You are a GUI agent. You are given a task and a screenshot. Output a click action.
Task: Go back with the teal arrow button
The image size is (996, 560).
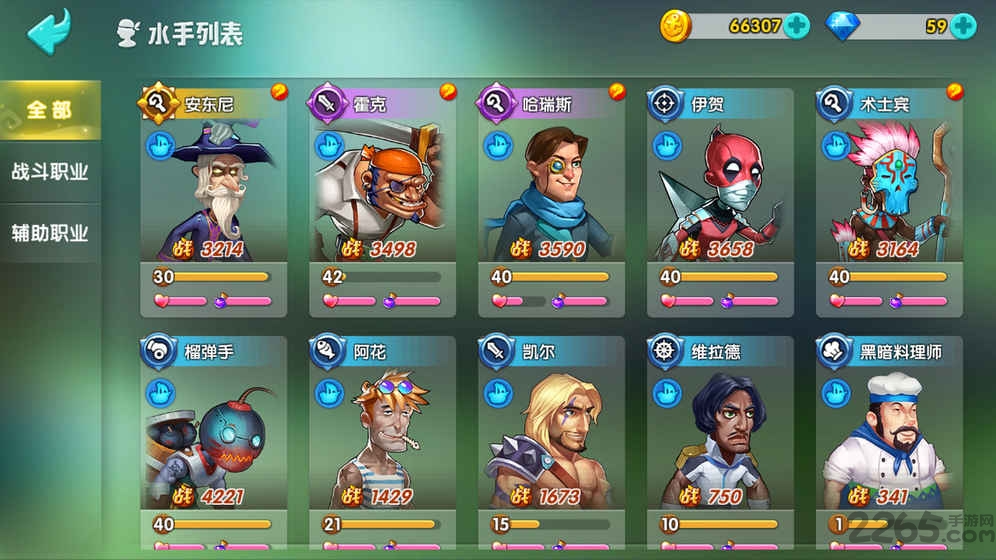(x=48, y=30)
